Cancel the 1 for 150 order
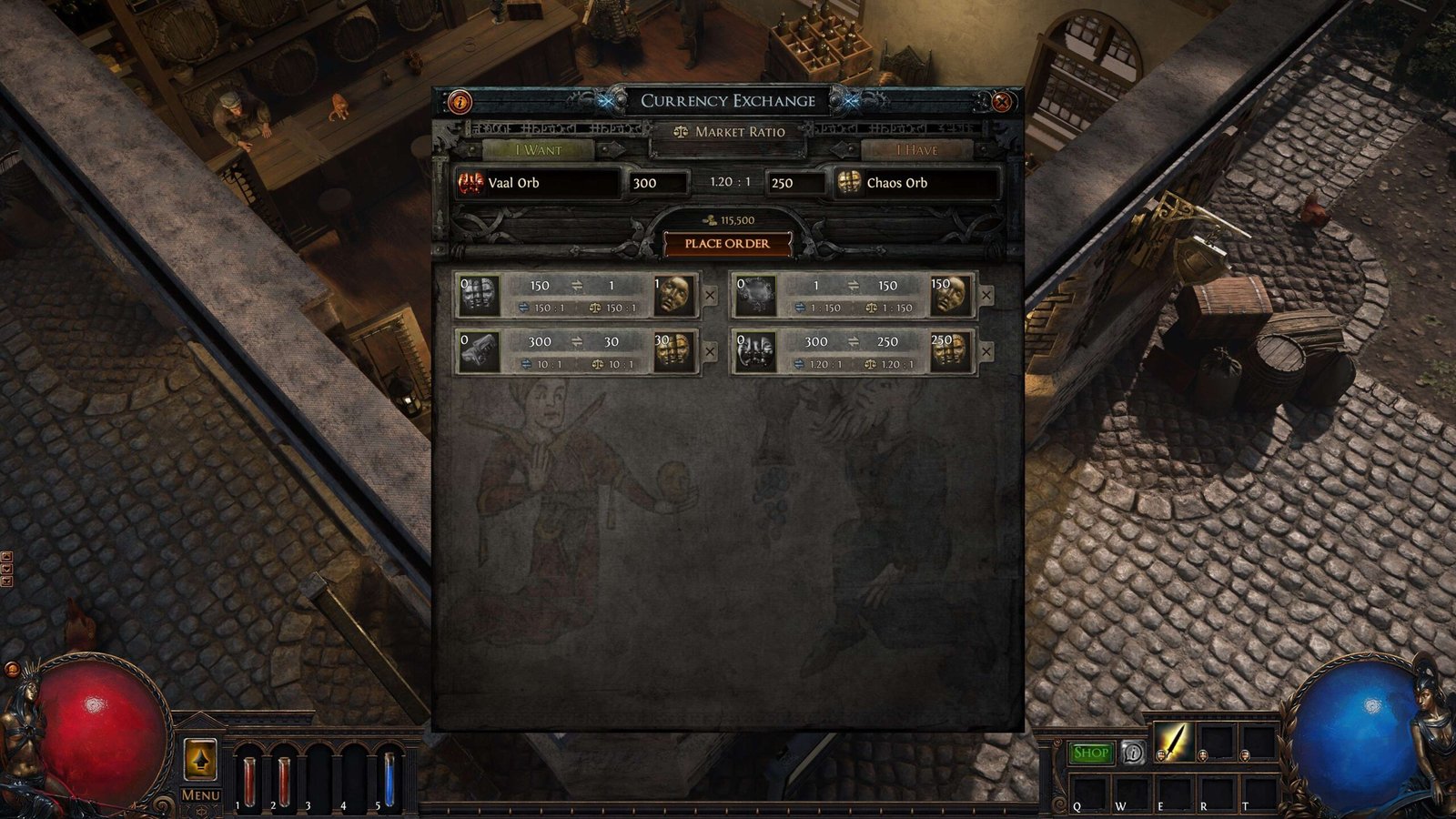This screenshot has height=819, width=1456. tap(986, 296)
